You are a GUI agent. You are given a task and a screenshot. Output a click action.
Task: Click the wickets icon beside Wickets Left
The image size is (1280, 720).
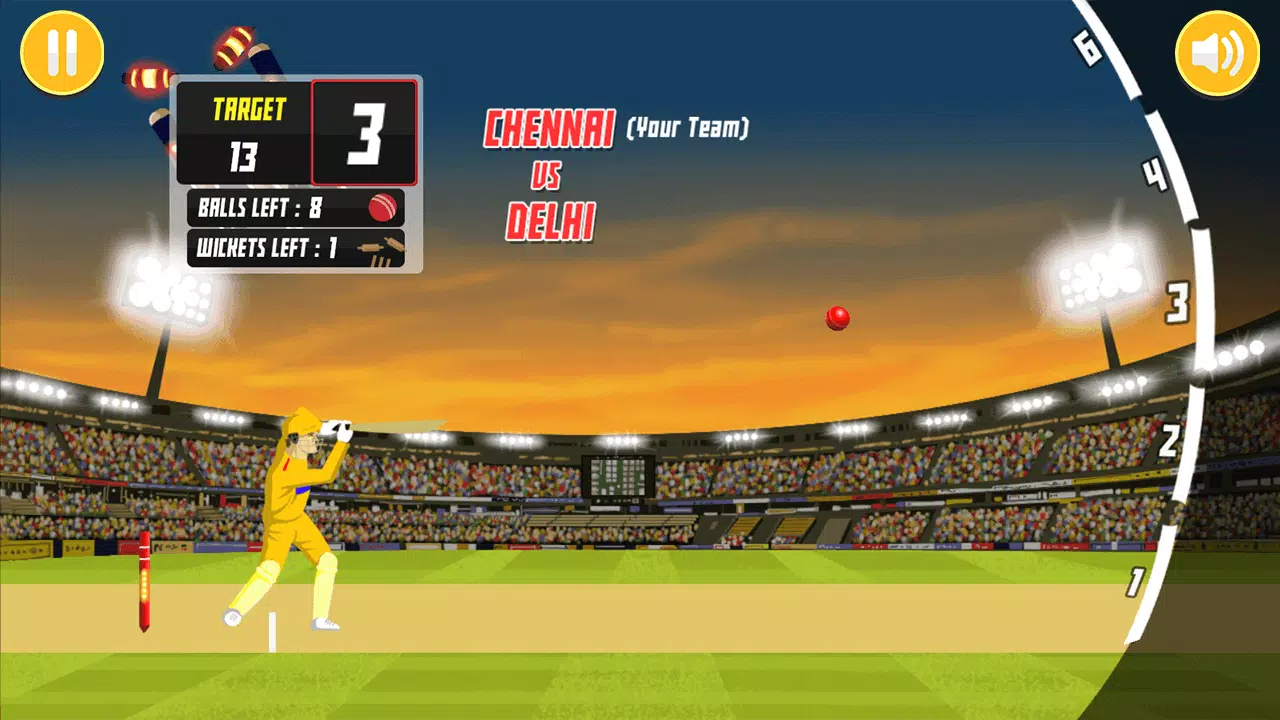[385, 249]
